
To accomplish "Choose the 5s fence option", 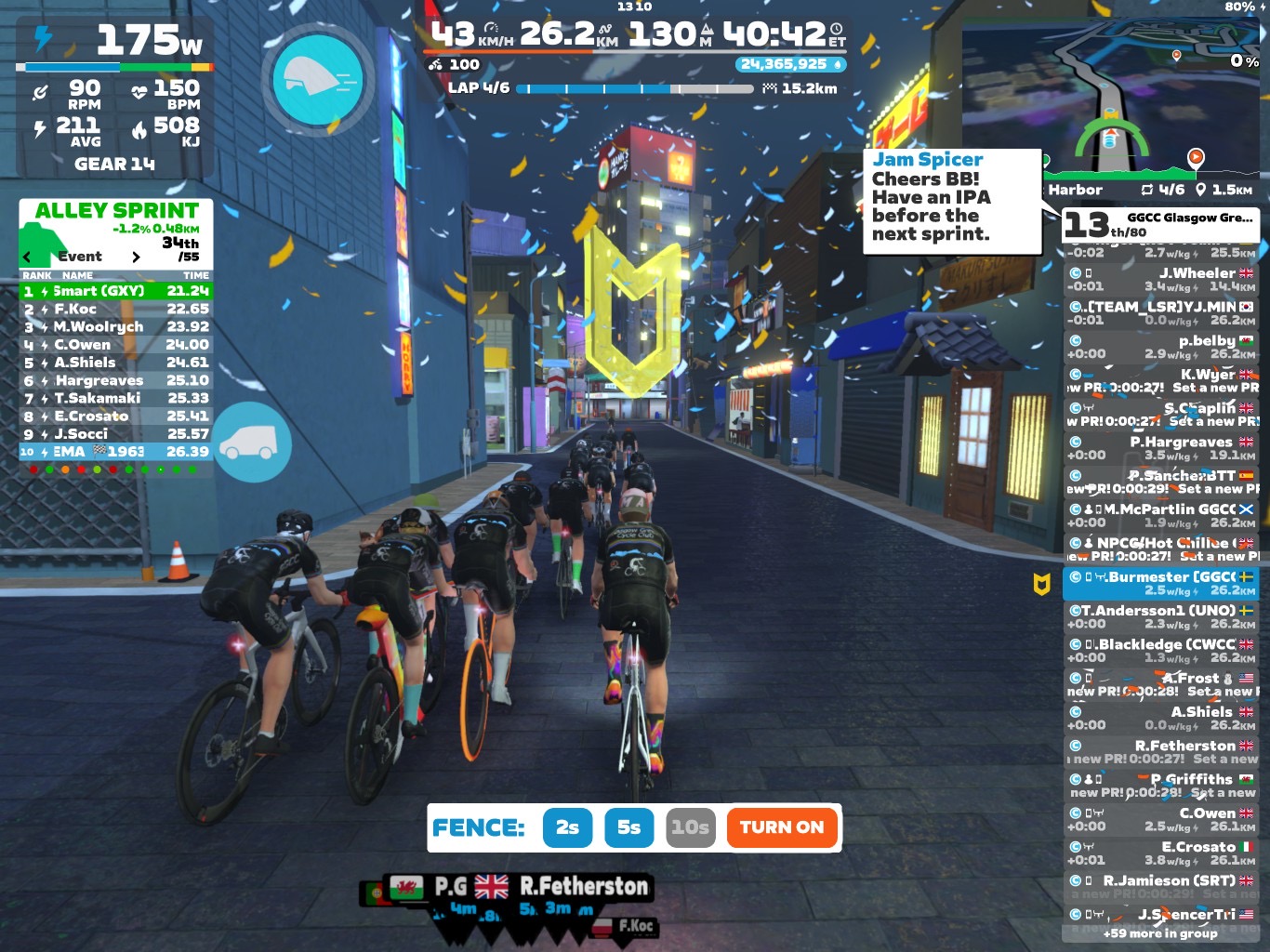I will [x=629, y=827].
